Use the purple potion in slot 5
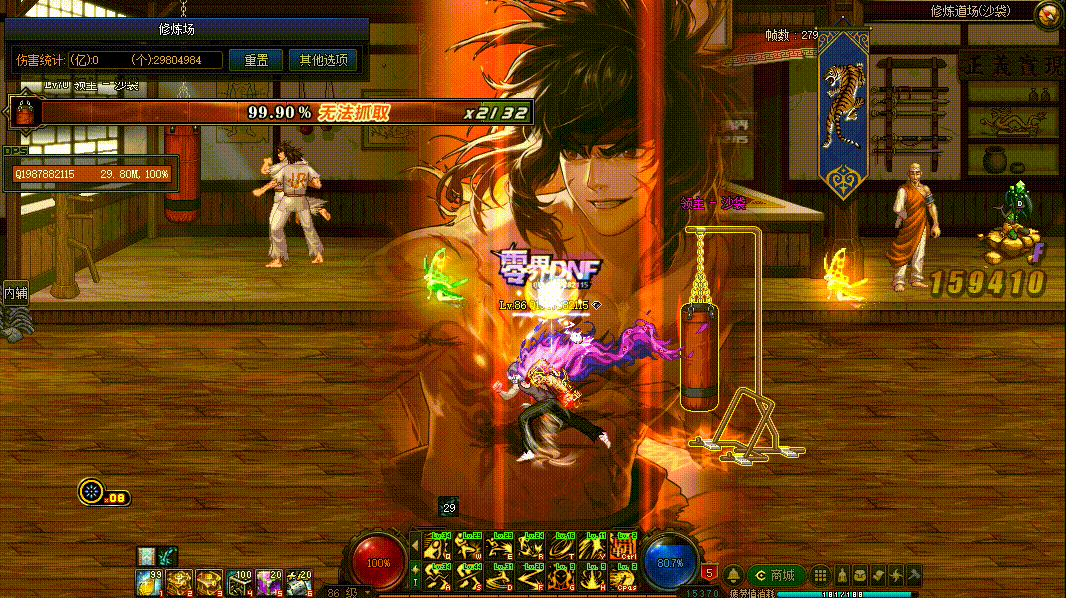This screenshot has width=1066, height=598. (269, 581)
